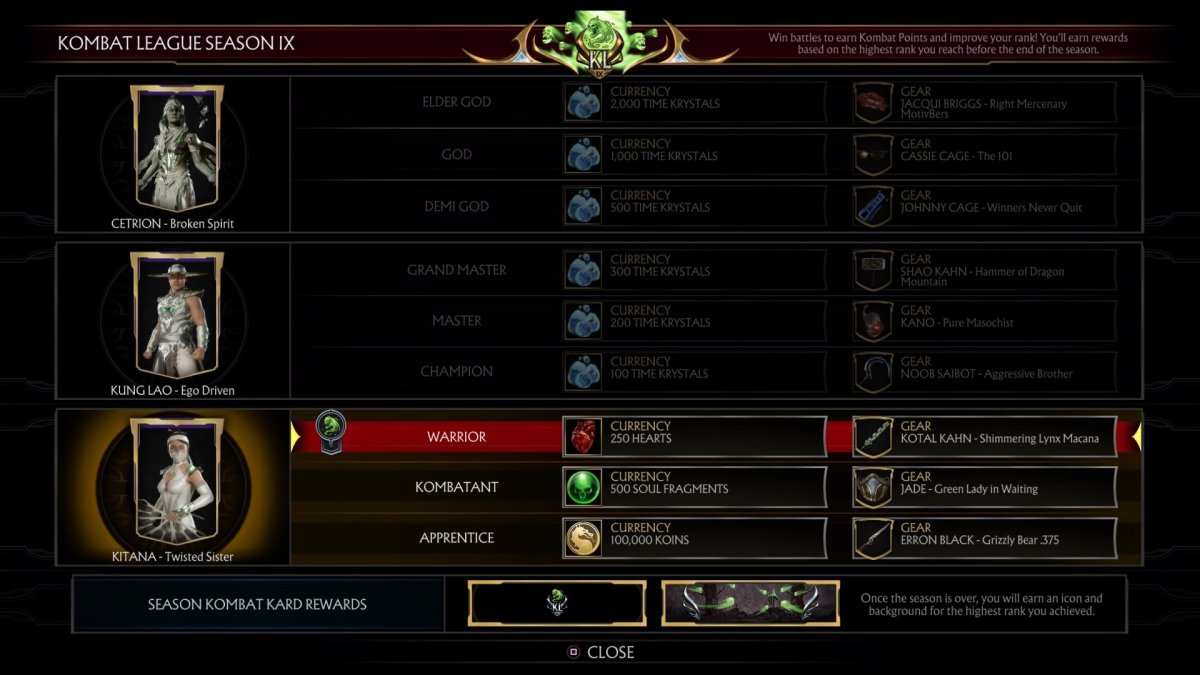Screen dimensions: 1200x675
Task: Choose the Elder God rank row
Action: pos(456,102)
